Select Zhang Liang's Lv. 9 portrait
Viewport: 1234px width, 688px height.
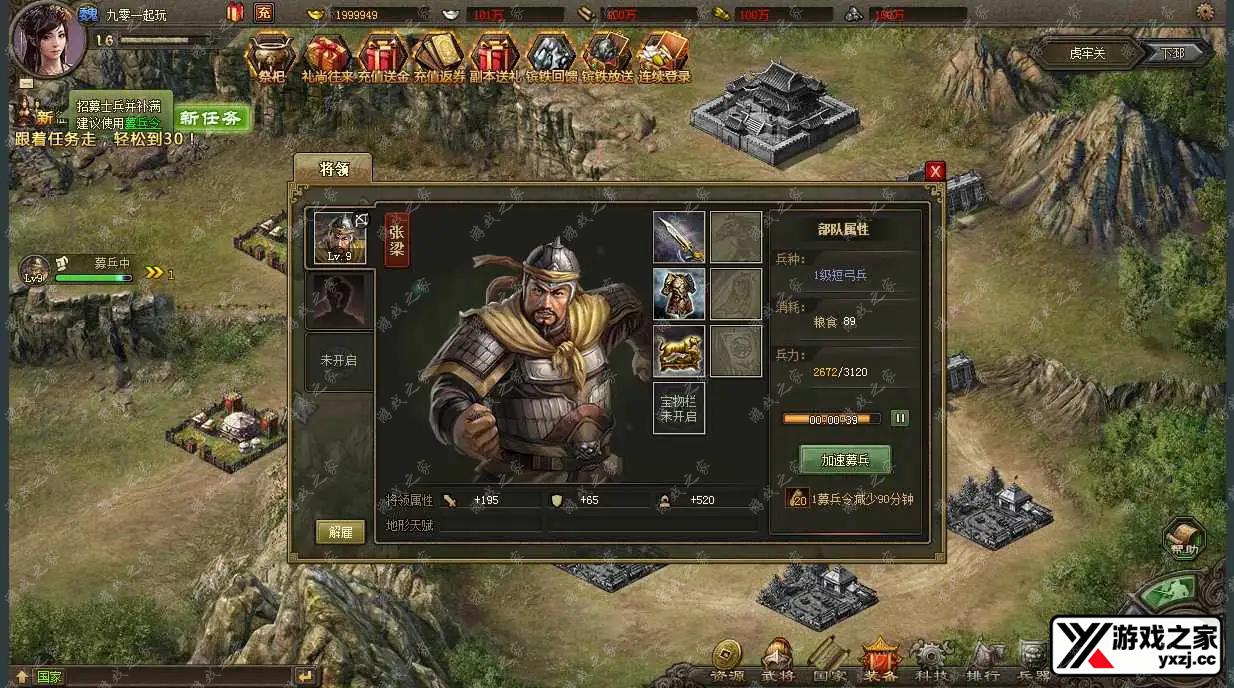click(x=340, y=238)
